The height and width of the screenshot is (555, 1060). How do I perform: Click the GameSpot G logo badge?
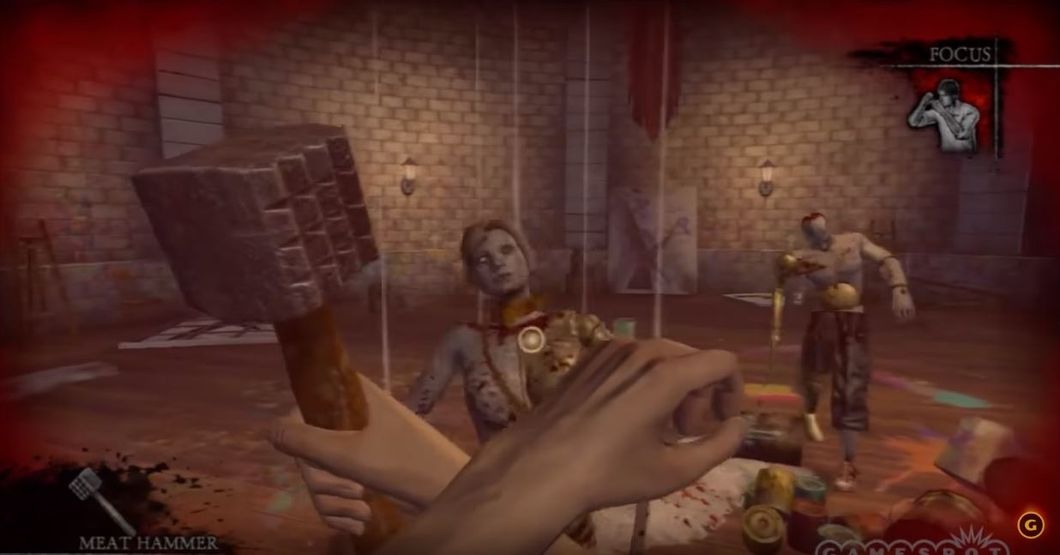1027,524
